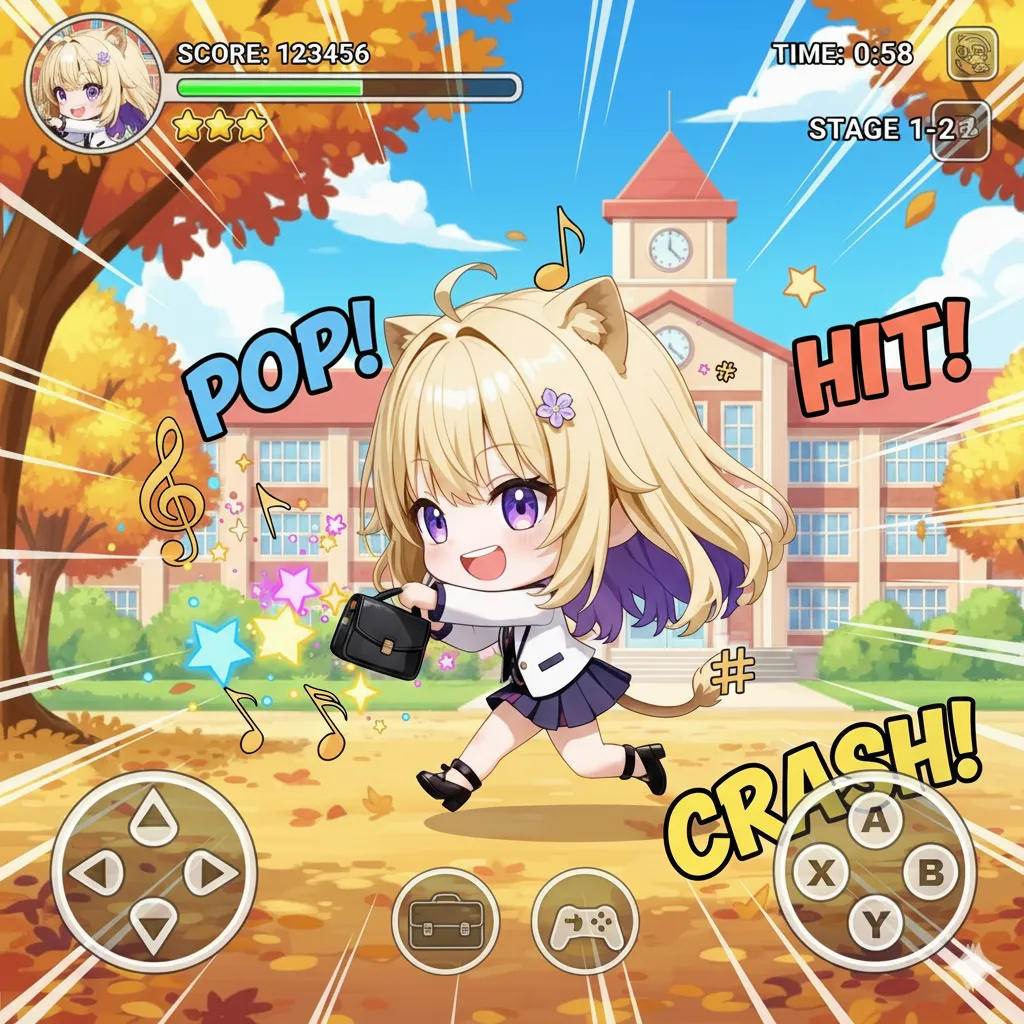1024x1024 pixels.
Task: Open the gold square icon beside the timer
Action: (x=972, y=54)
